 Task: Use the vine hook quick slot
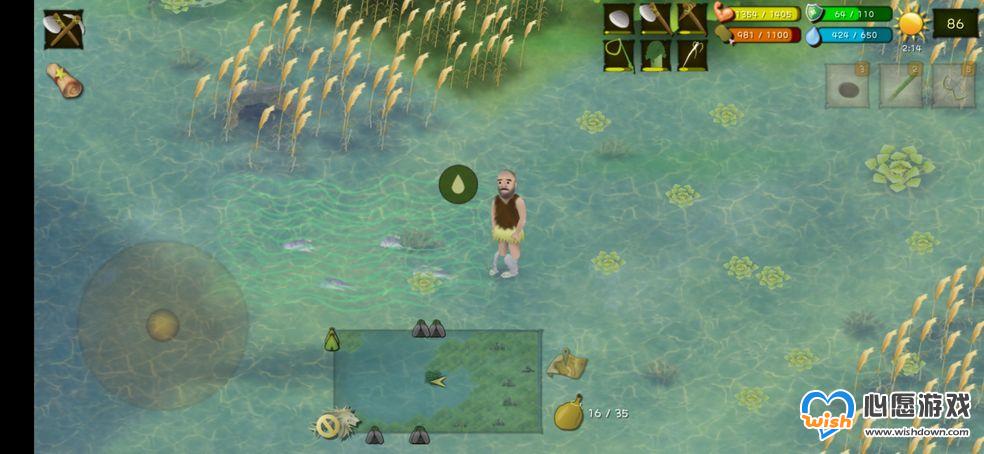coord(953,86)
